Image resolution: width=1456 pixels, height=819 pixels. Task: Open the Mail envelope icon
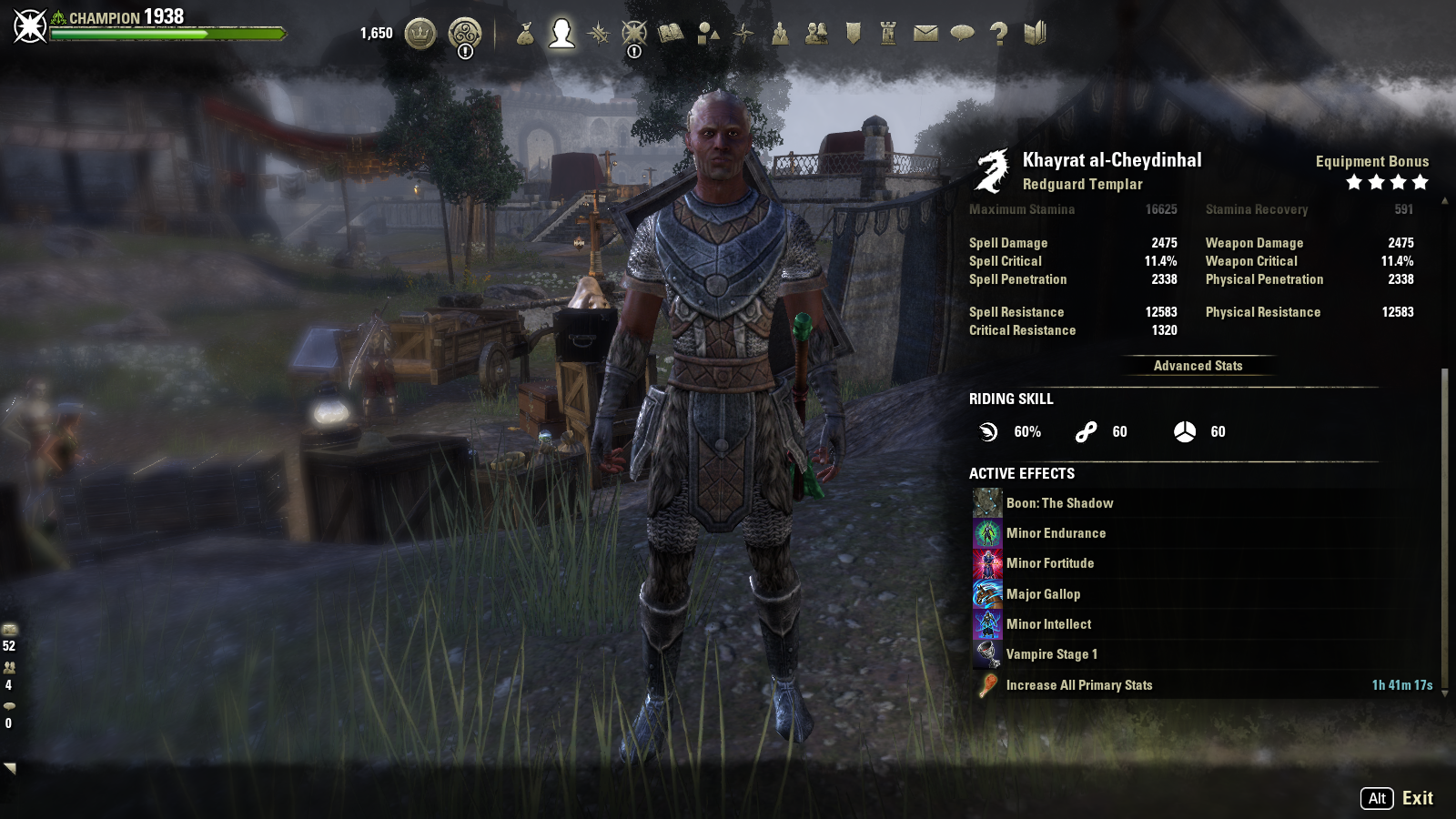[925, 34]
